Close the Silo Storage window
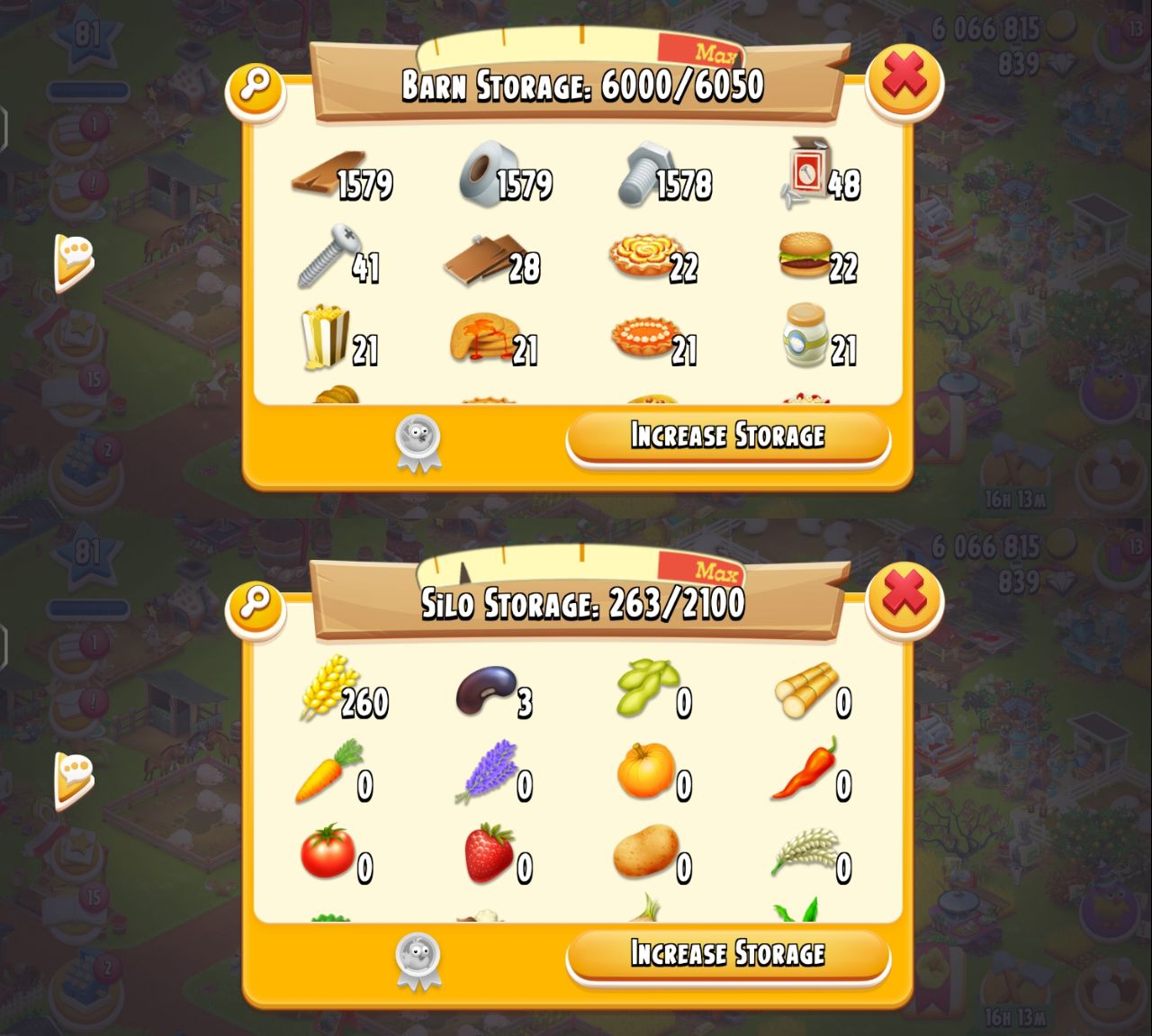 click(904, 597)
